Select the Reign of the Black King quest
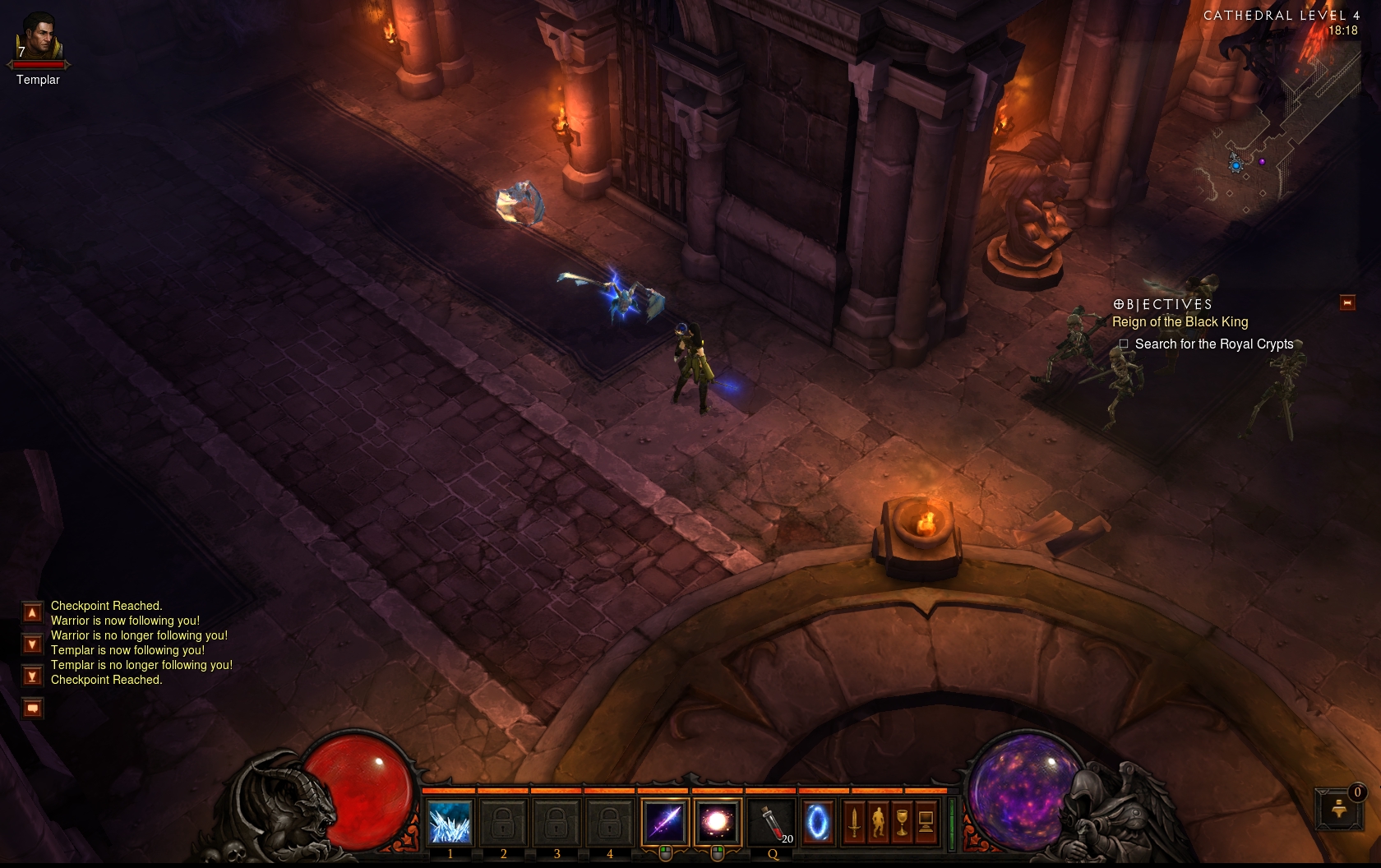1381x868 pixels. pyautogui.click(x=1180, y=322)
